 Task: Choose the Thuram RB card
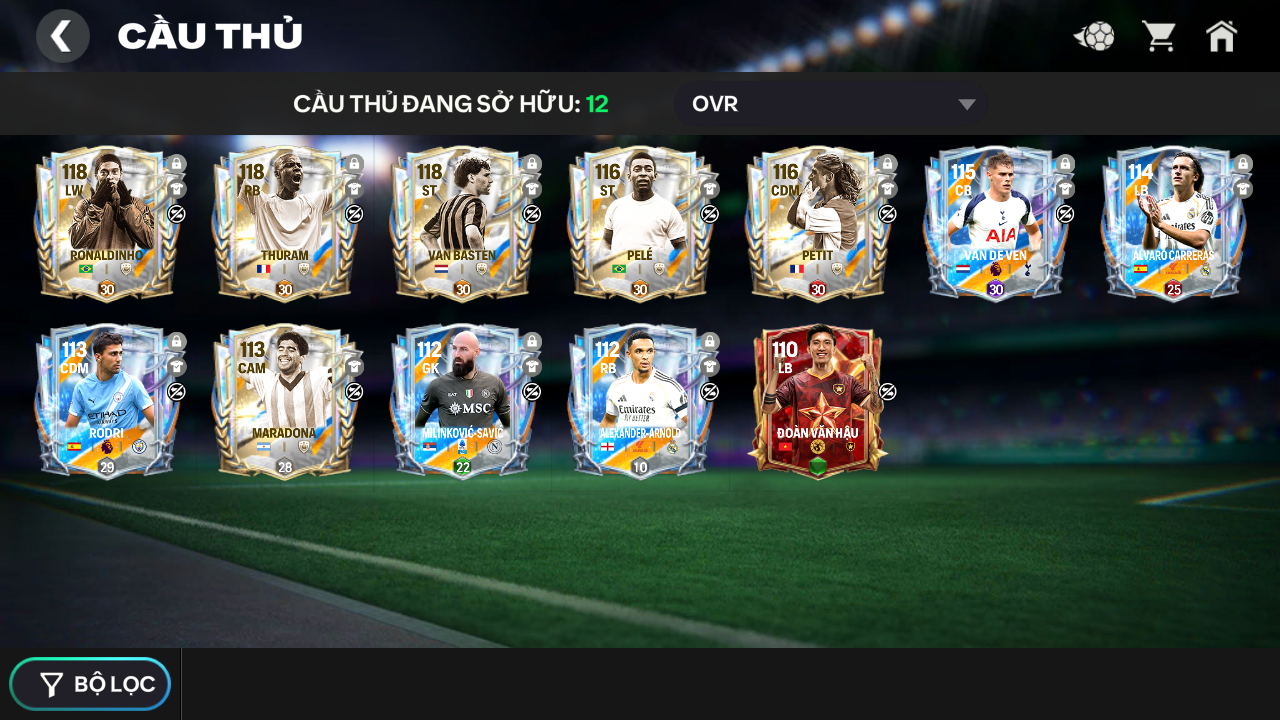284,224
